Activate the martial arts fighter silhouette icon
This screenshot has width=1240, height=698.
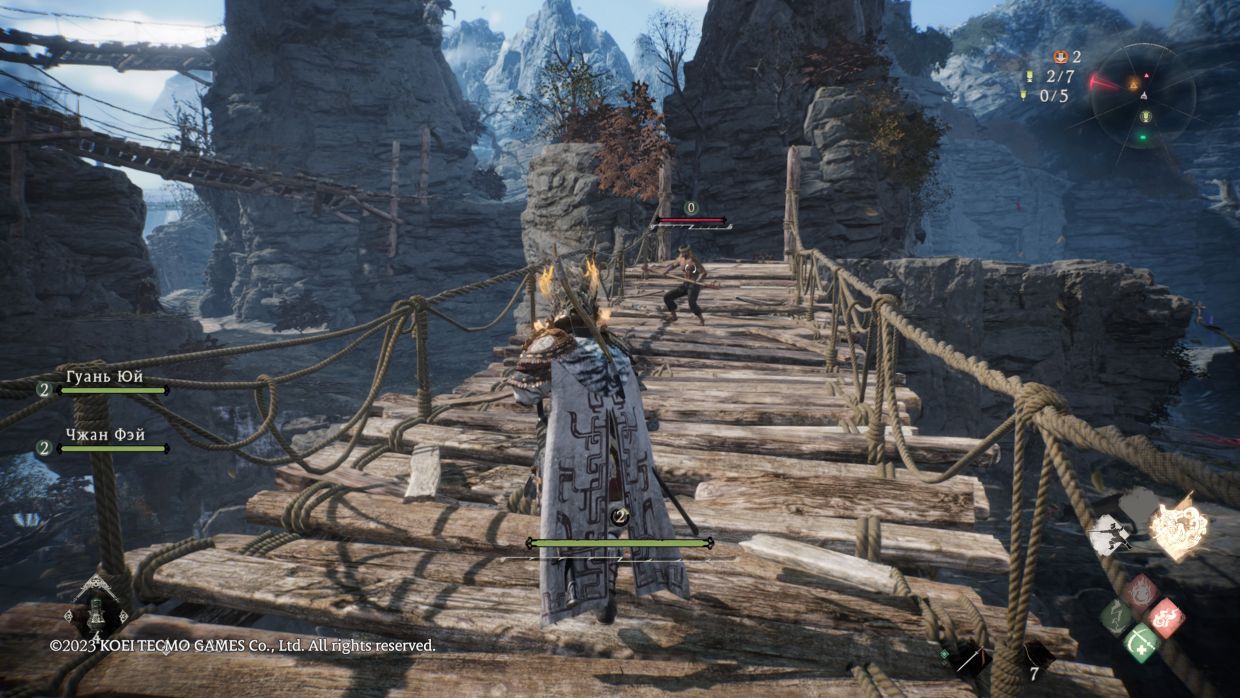pos(1109,533)
